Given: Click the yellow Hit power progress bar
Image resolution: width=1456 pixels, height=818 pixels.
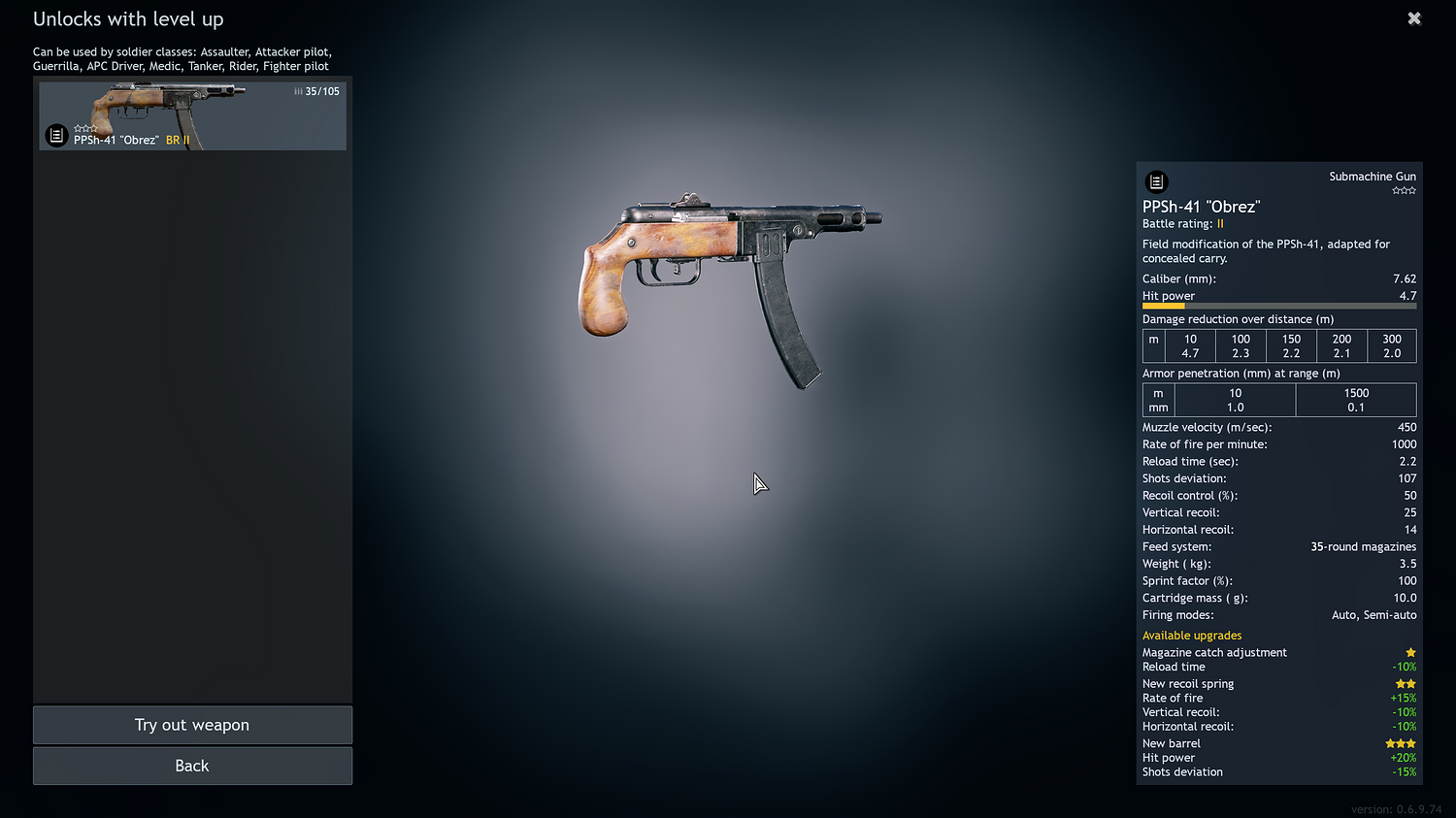Looking at the screenshot, I should [x=1165, y=306].
